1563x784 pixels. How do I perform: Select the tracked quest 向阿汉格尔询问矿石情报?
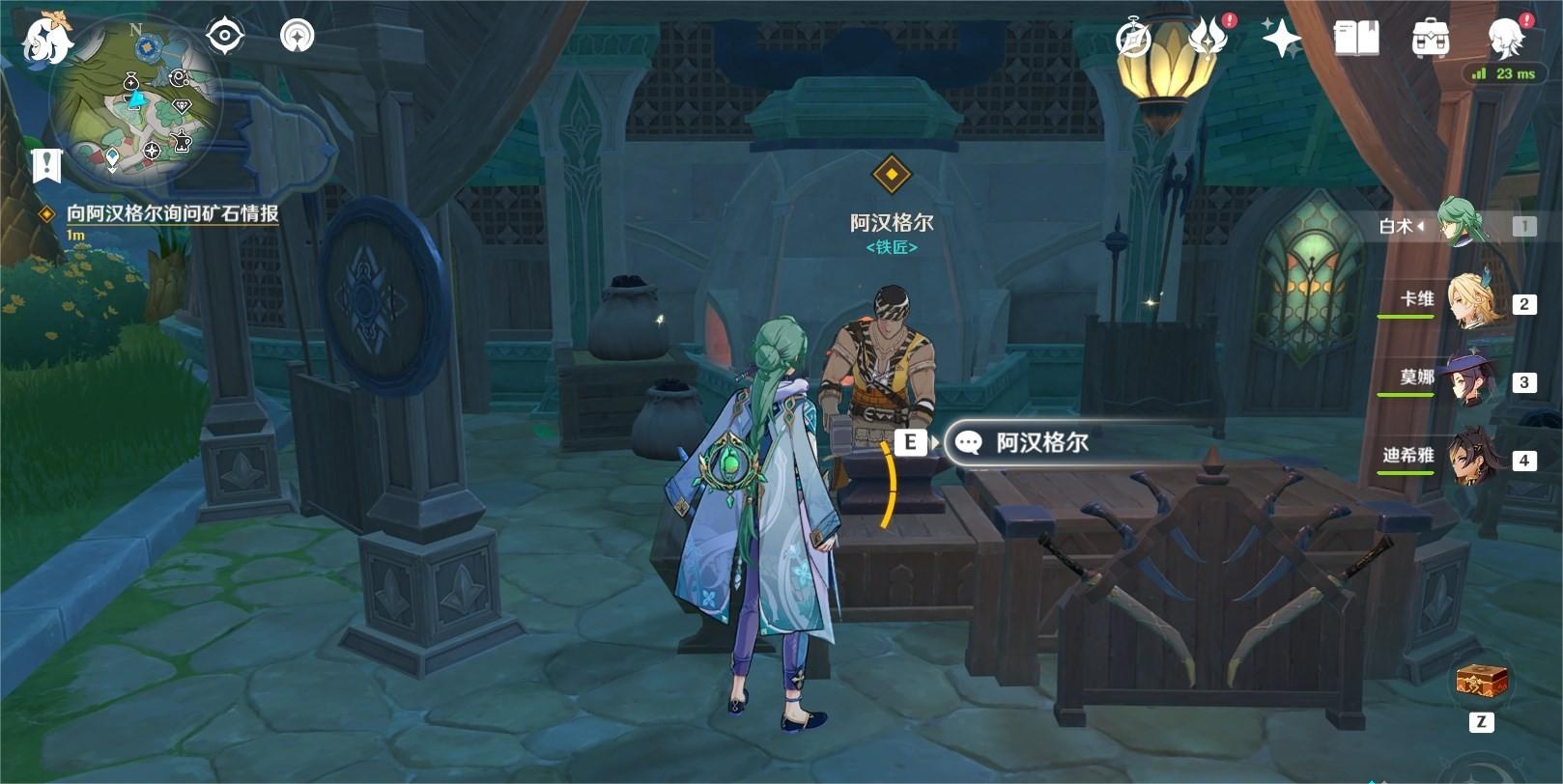172,213
